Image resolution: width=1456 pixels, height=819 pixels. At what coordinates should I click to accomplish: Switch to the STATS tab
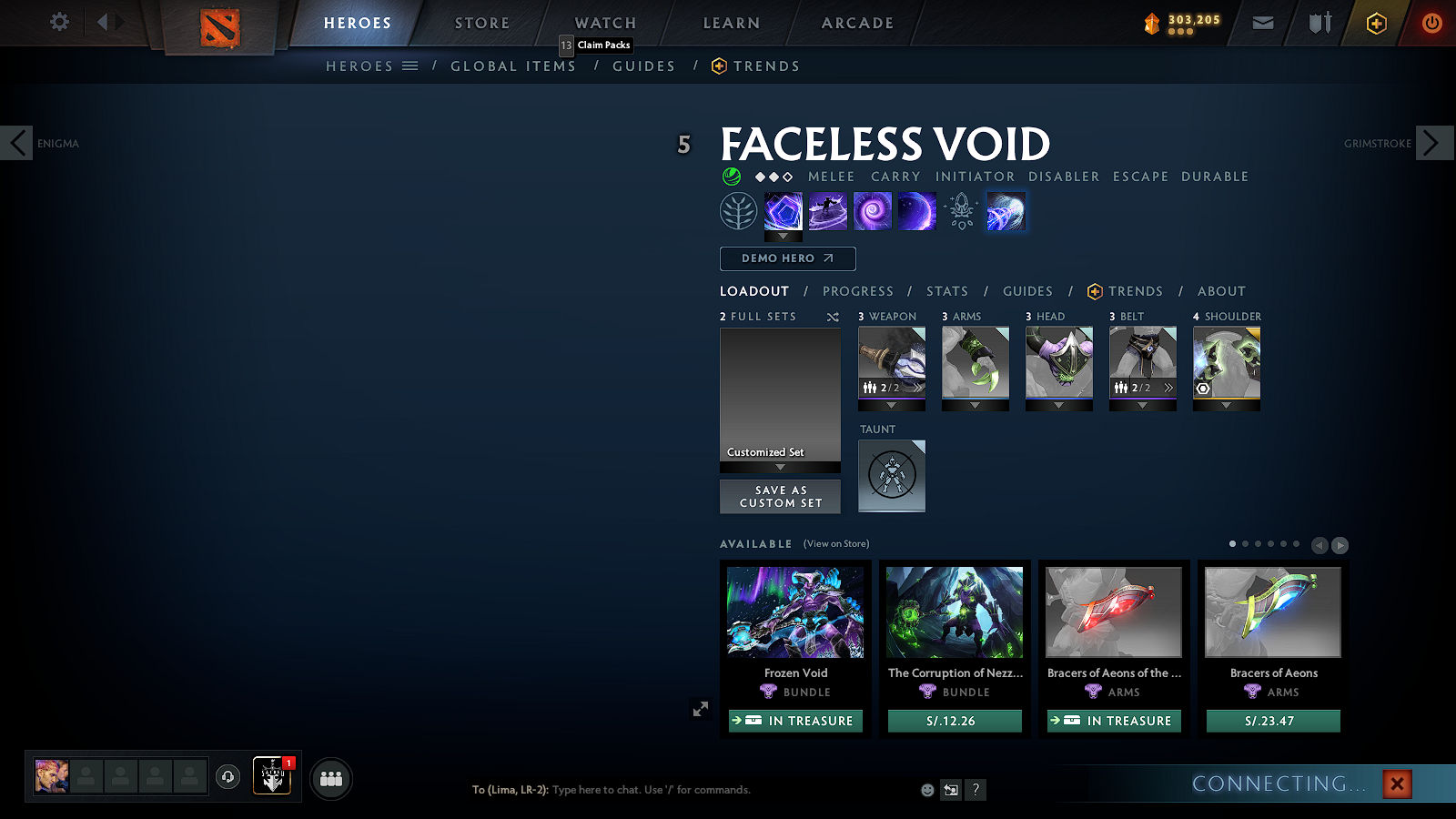[947, 291]
